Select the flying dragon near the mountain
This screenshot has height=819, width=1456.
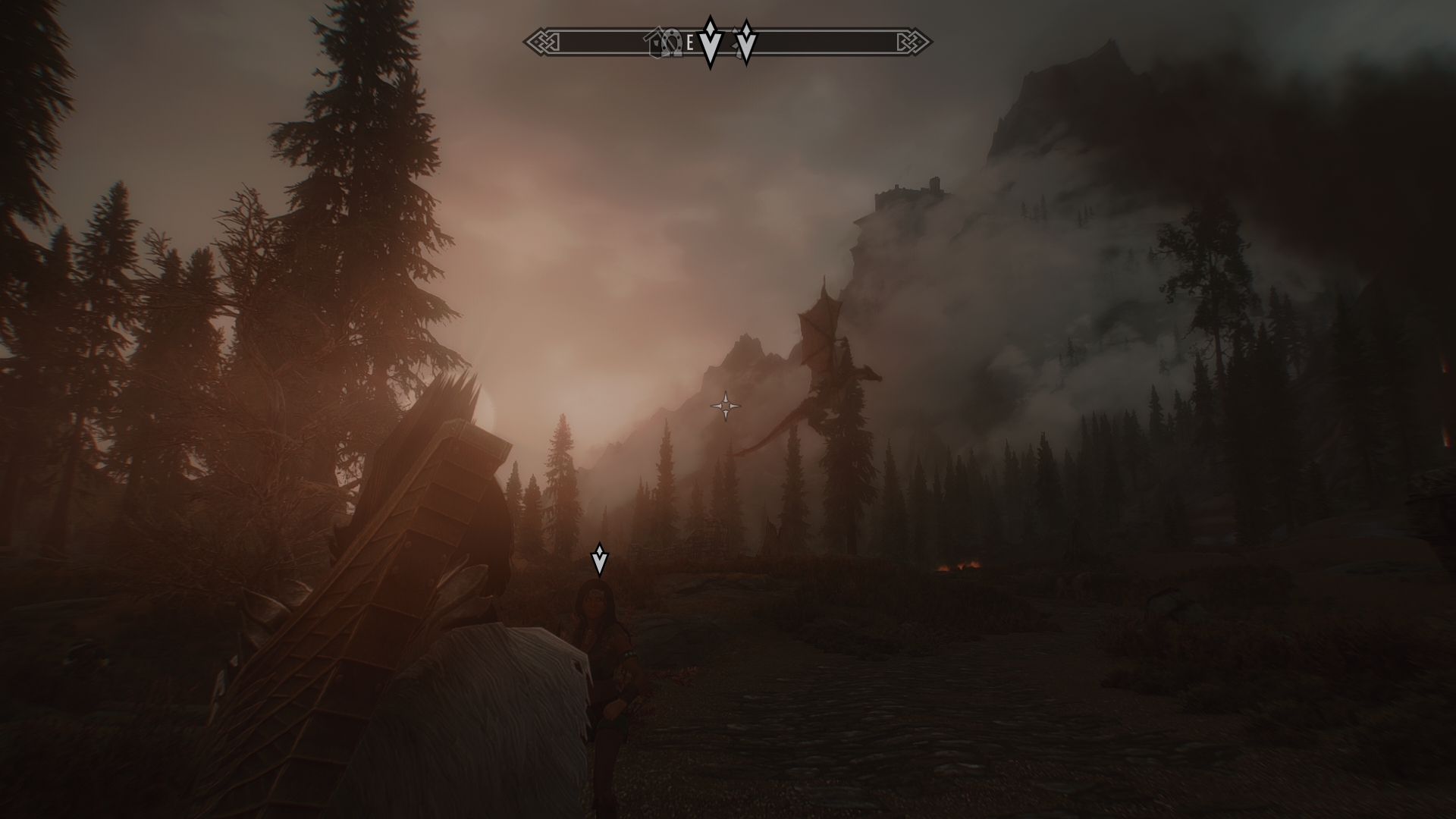coord(827,379)
